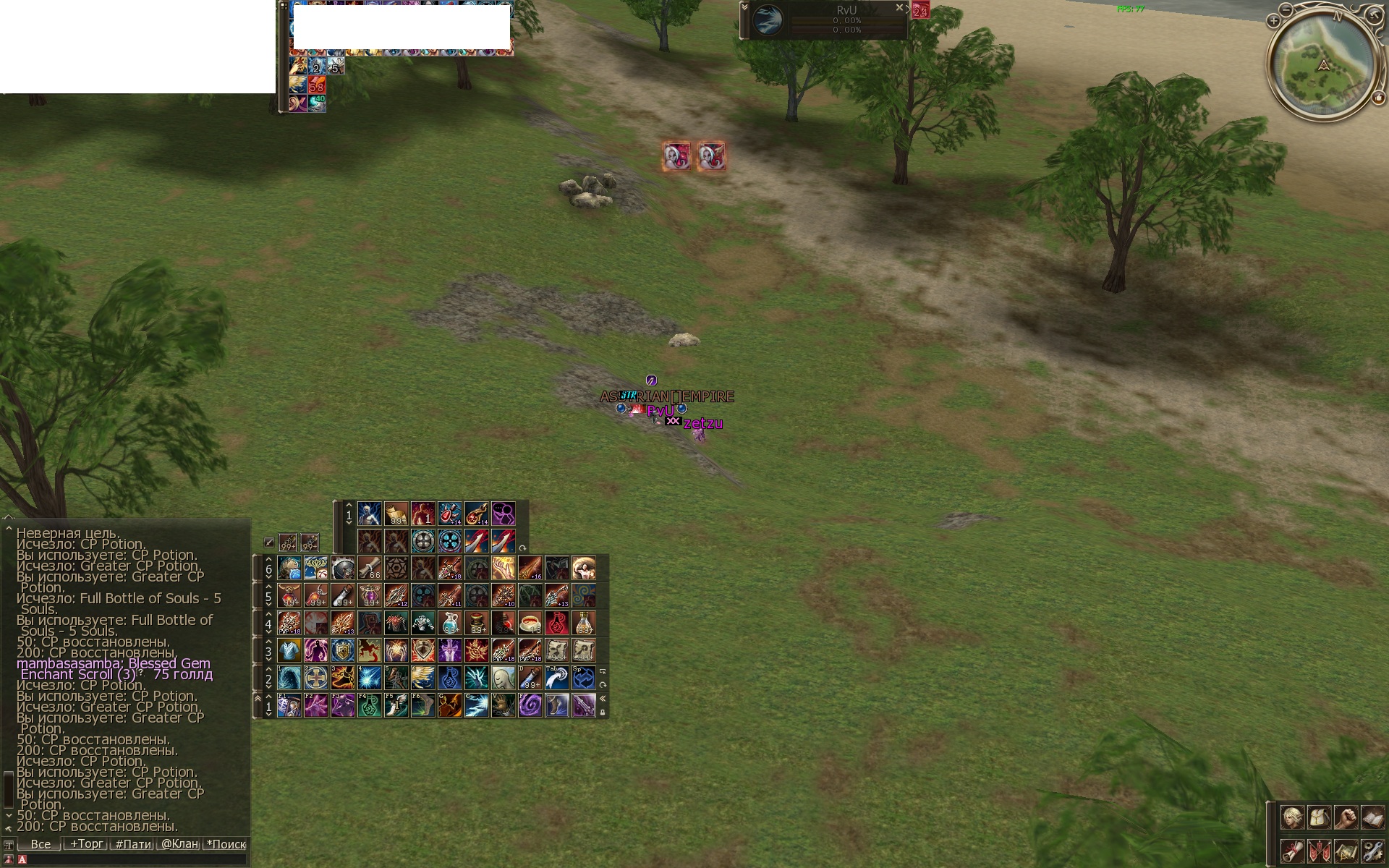Open the actions fist icon
Viewport: 1389px width, 868px height.
tap(1346, 818)
